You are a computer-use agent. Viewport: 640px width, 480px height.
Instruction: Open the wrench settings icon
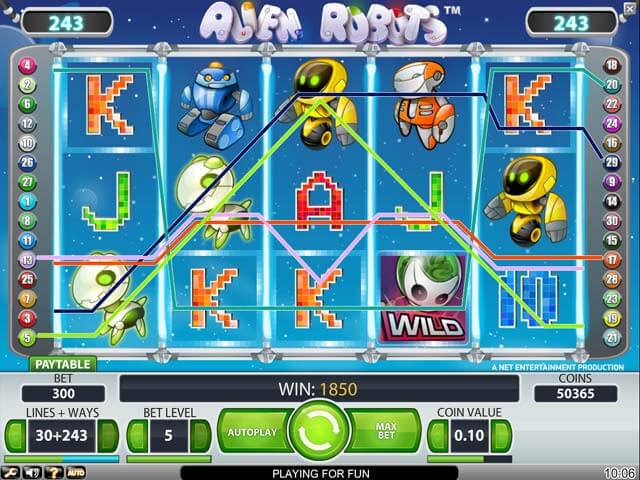tap(9, 472)
